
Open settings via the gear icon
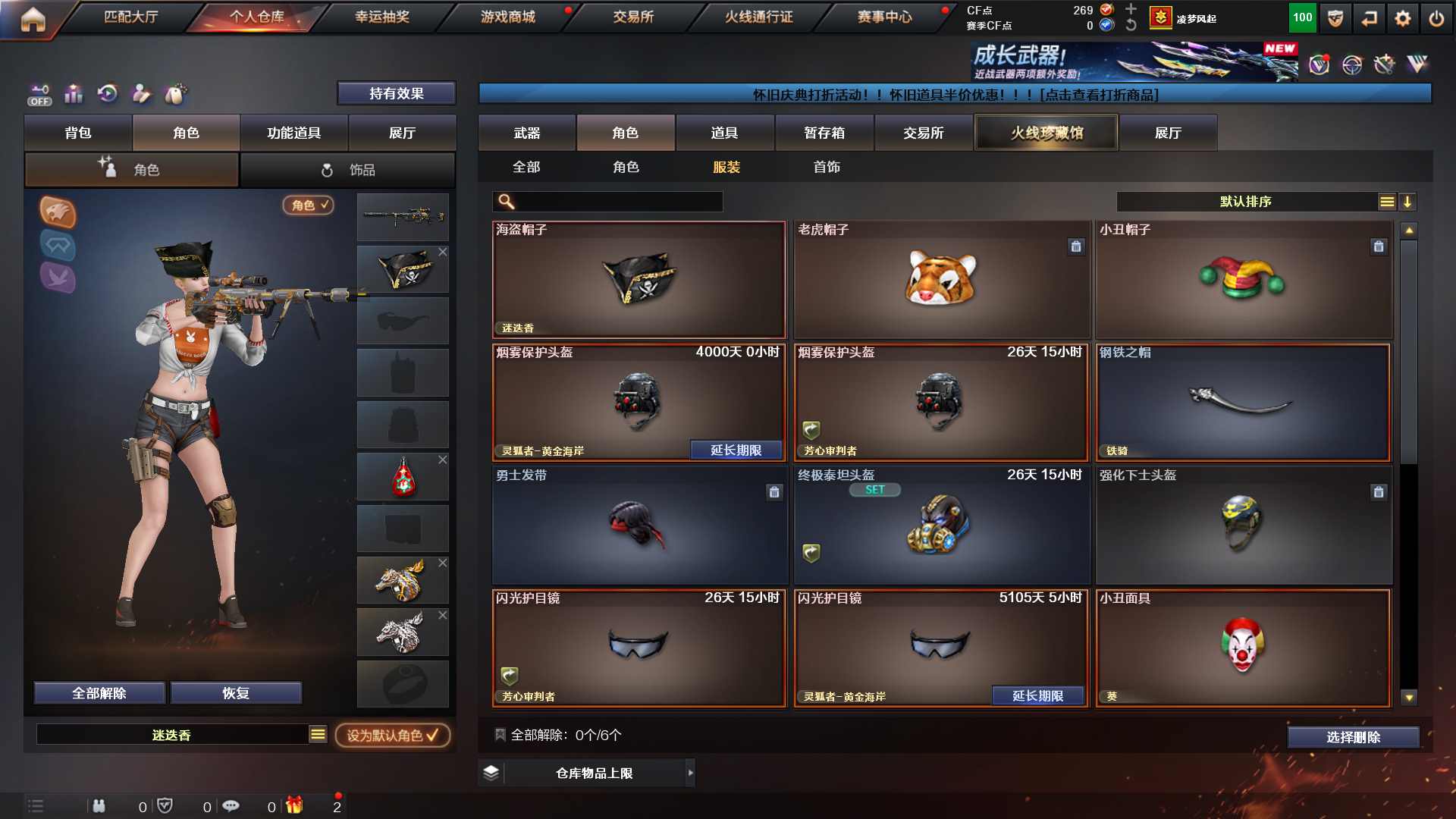click(x=1402, y=18)
